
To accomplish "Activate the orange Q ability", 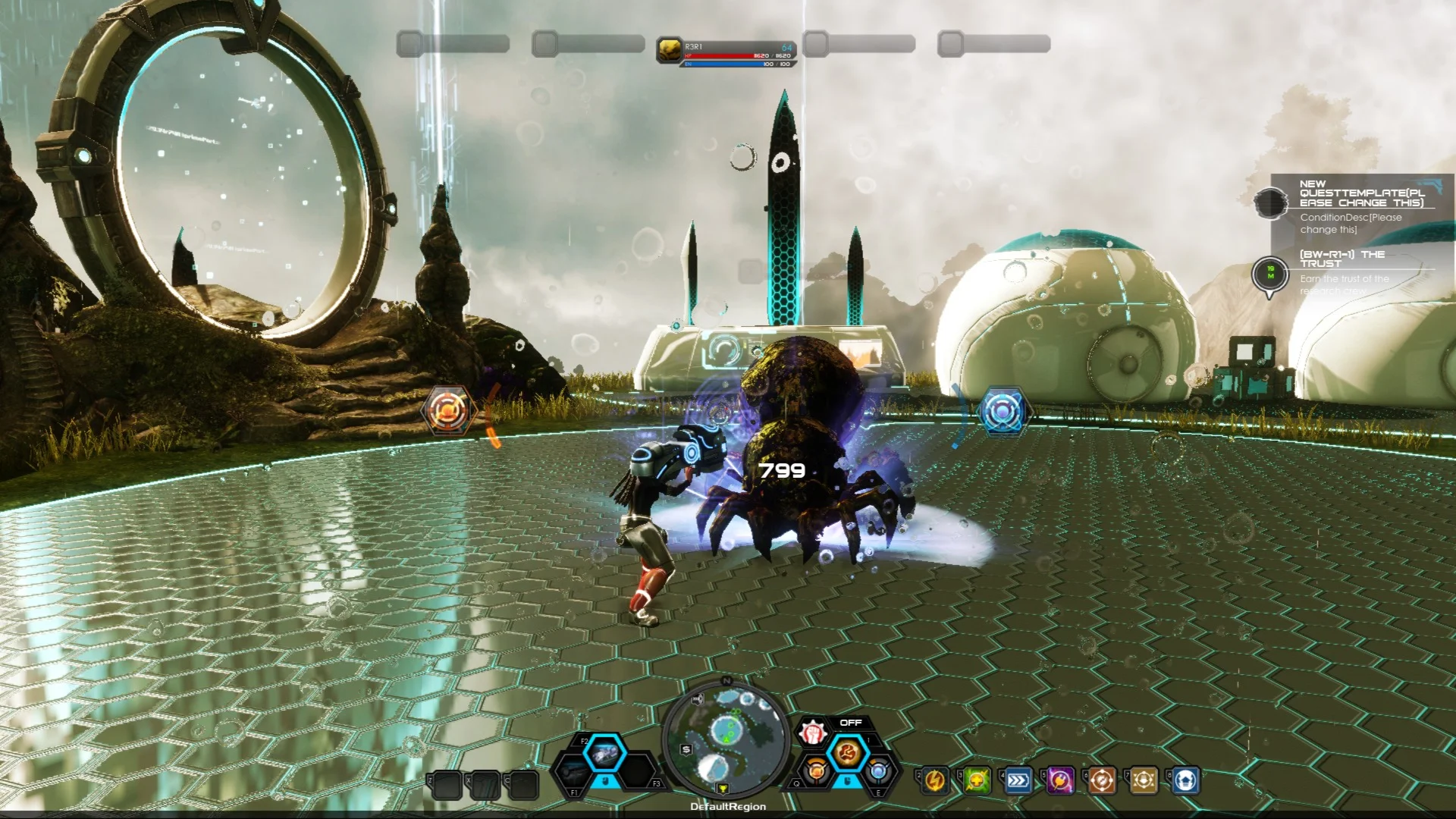I will [x=816, y=771].
